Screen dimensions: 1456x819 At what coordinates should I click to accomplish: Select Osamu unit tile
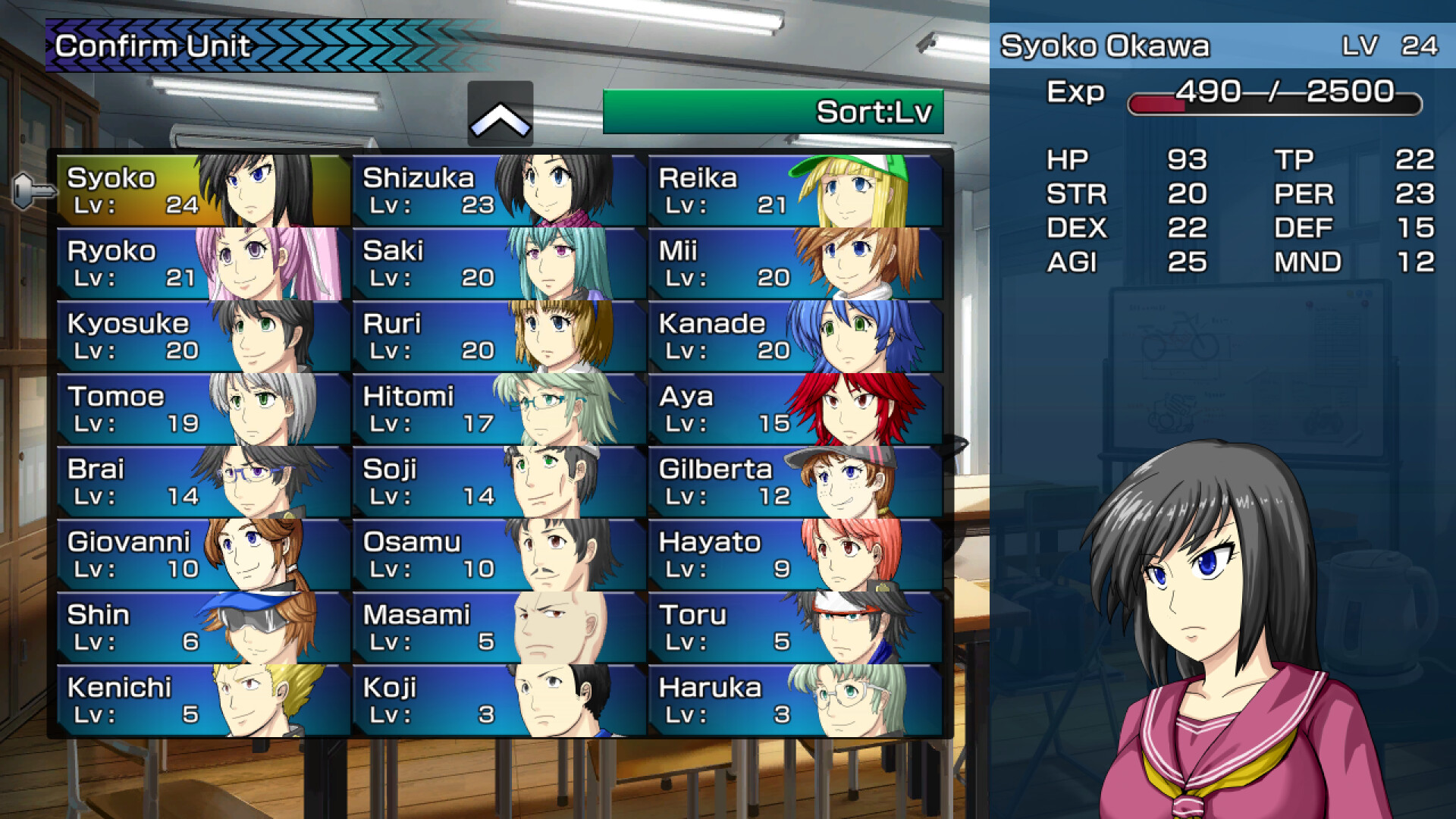coord(499,555)
